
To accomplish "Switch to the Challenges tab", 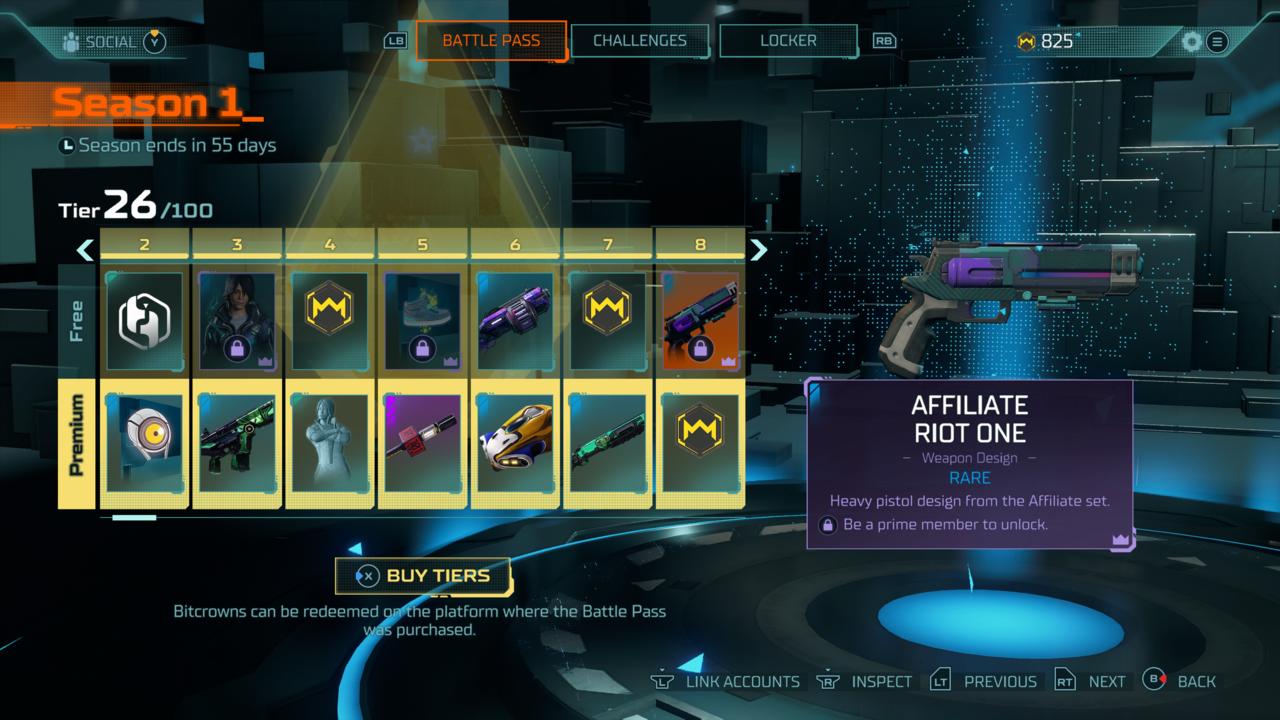I will (640, 41).
